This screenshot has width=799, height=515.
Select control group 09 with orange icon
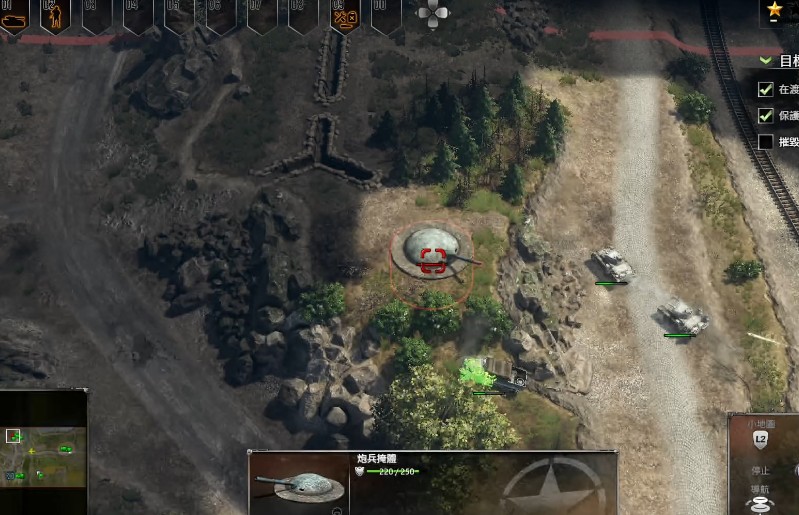pos(345,17)
